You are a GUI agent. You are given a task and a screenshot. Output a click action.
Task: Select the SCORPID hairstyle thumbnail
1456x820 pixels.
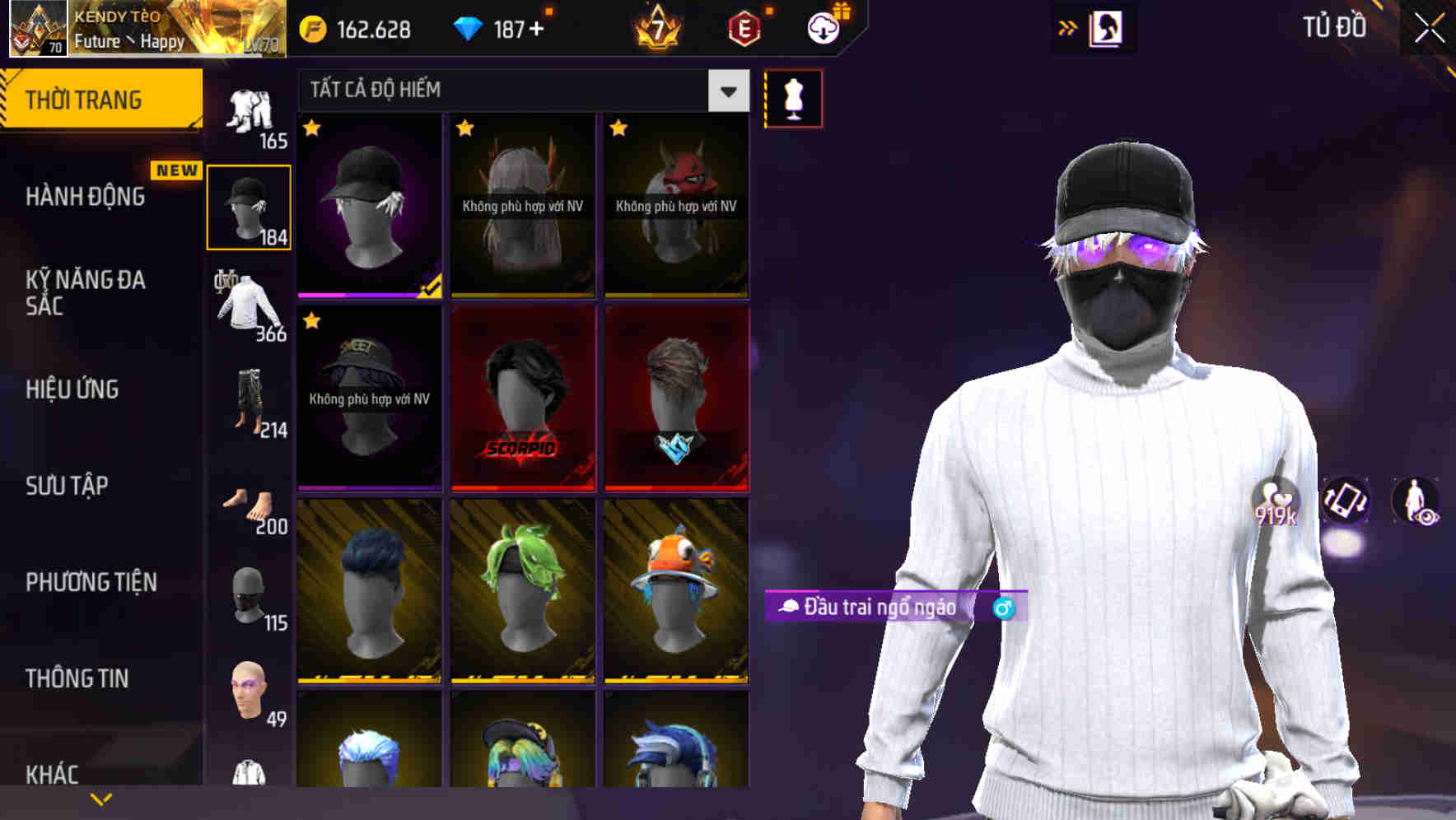(522, 398)
